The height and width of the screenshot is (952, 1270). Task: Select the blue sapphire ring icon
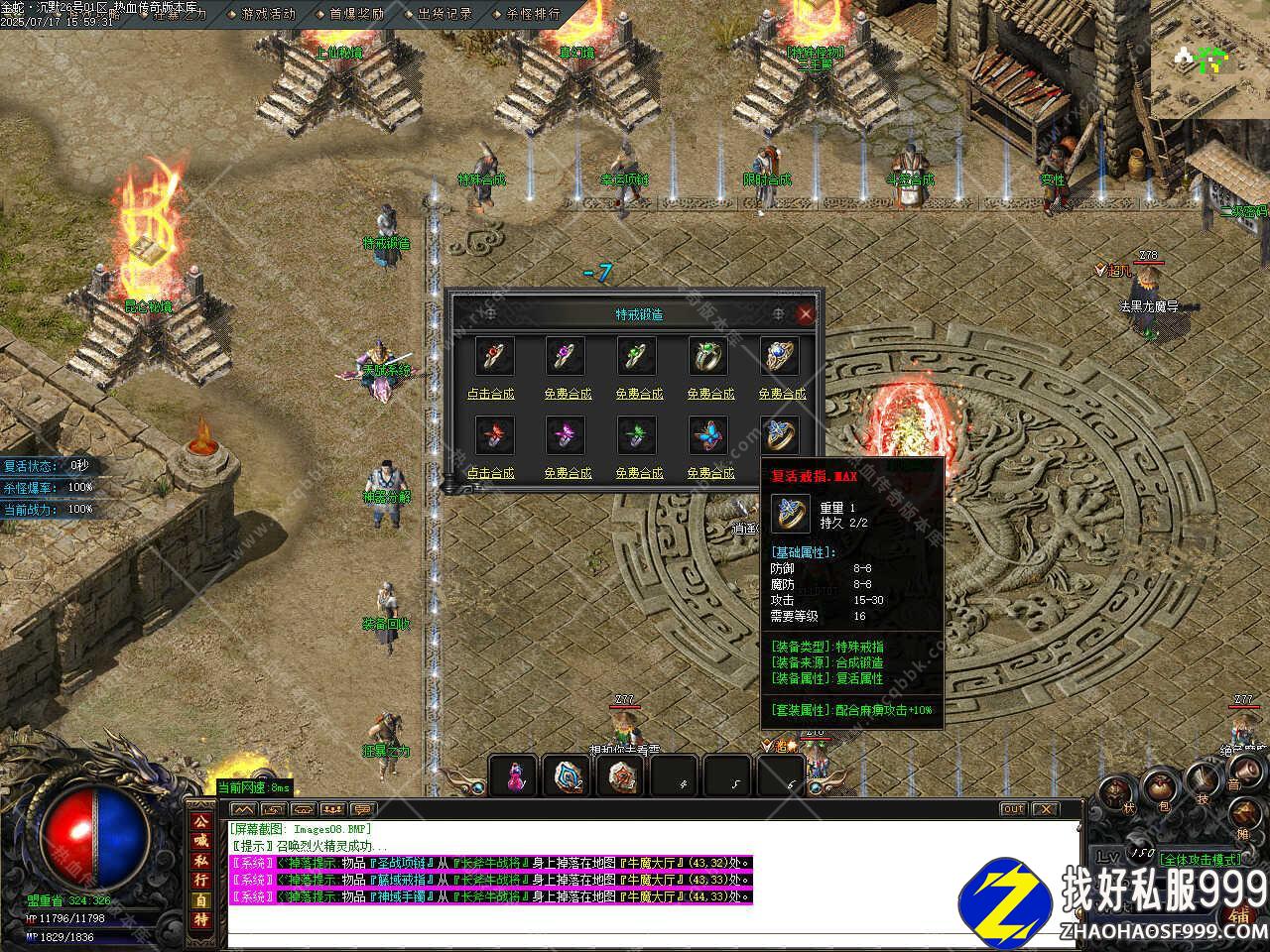click(781, 355)
